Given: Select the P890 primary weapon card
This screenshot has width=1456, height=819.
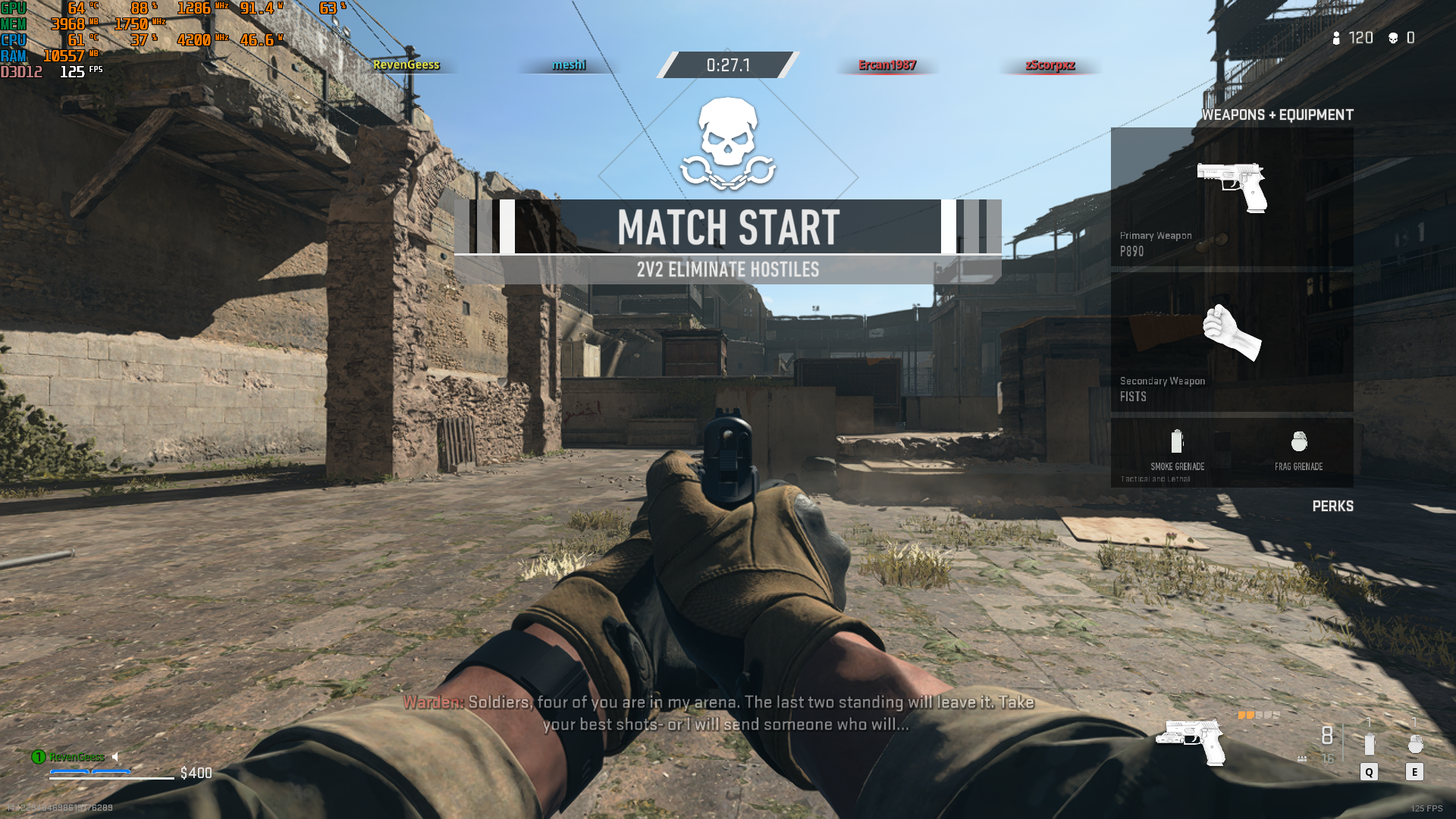Looking at the screenshot, I should (x=1232, y=197).
